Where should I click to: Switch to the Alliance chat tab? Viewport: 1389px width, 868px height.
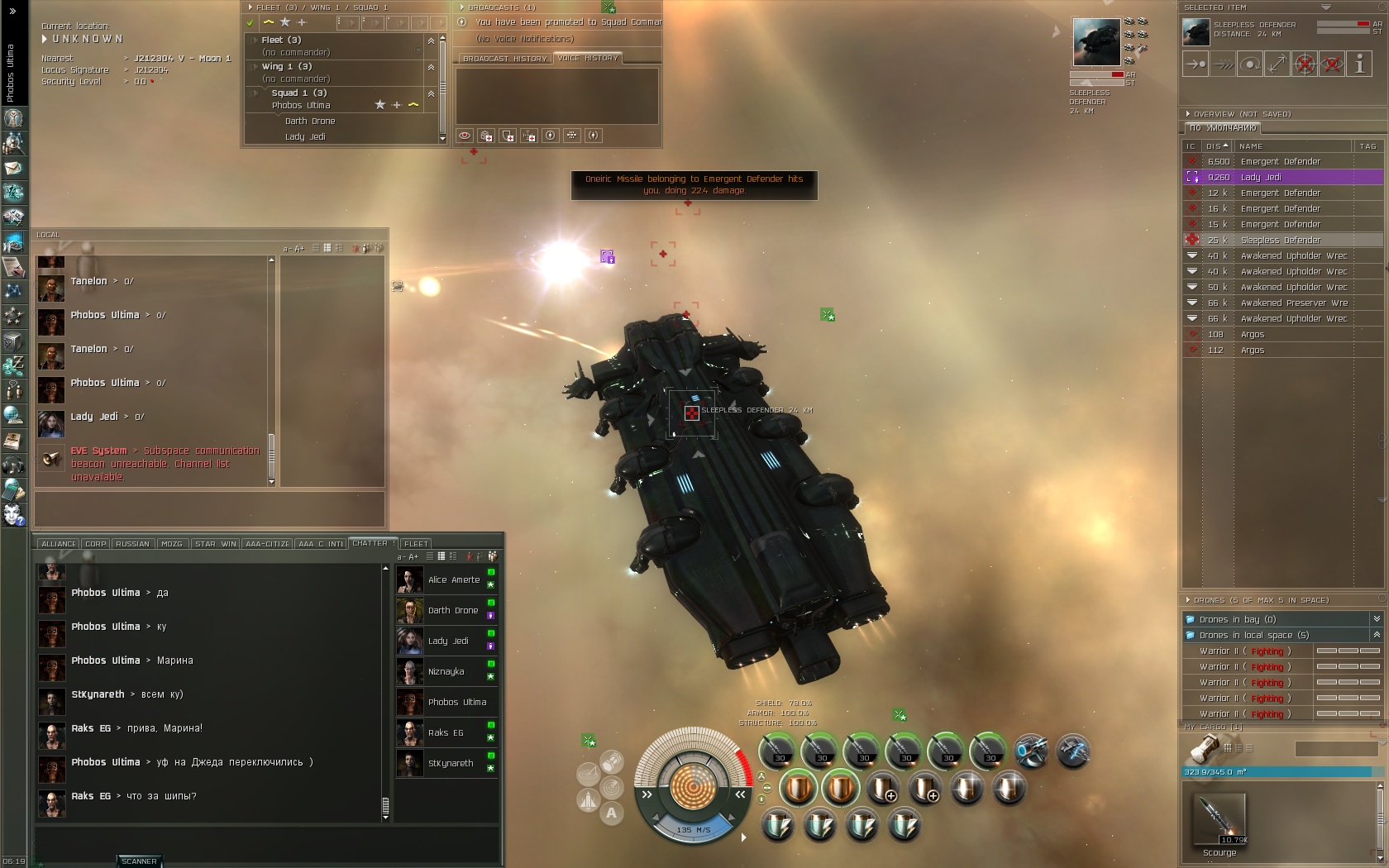(59, 544)
